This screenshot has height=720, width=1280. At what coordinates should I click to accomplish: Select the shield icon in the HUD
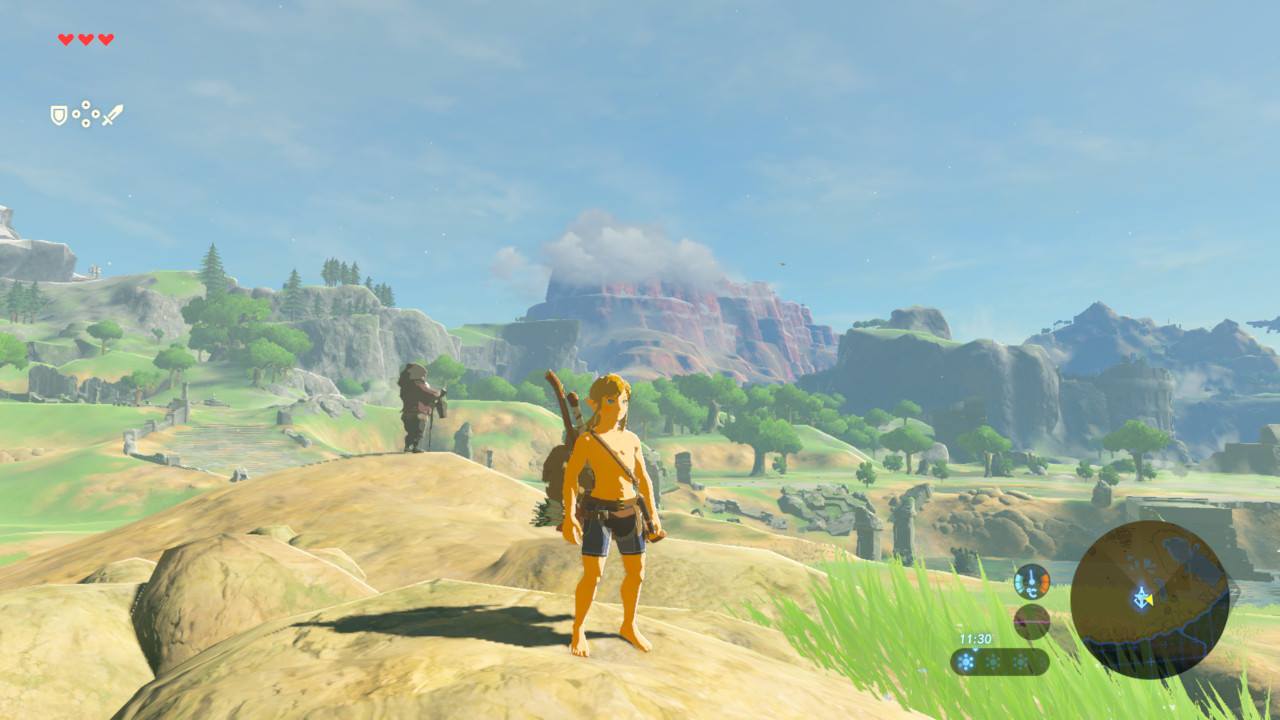(58, 114)
